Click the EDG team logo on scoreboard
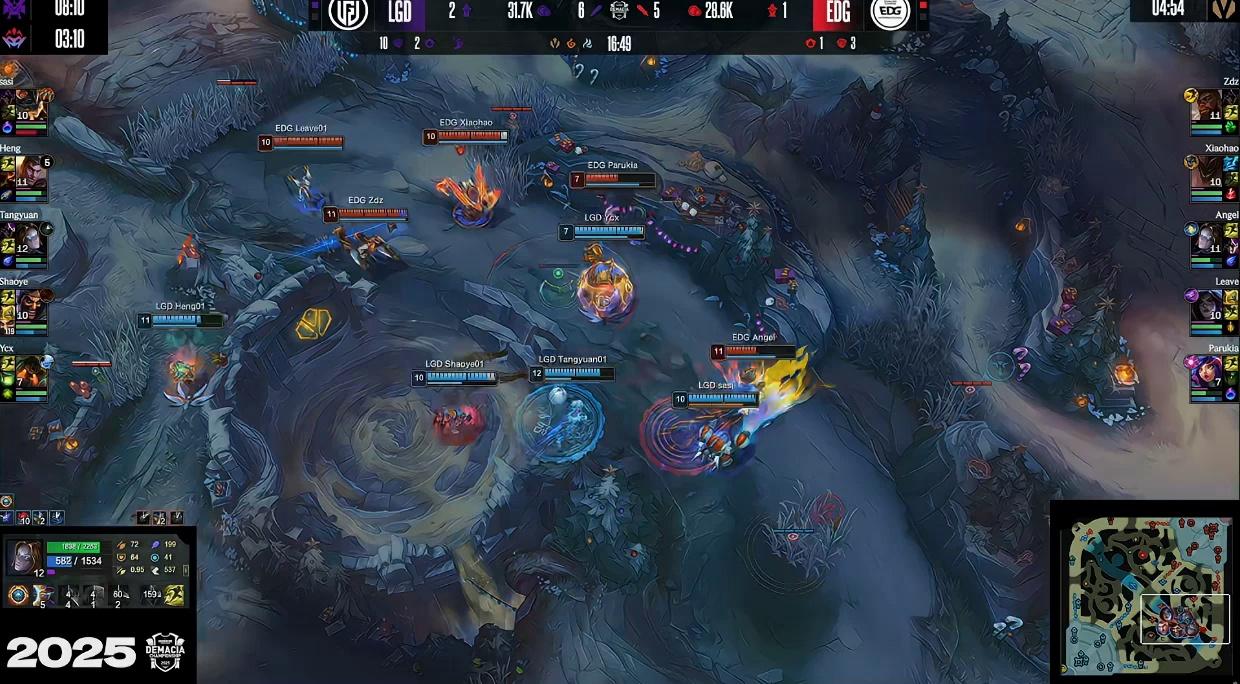Image resolution: width=1240 pixels, height=684 pixels. point(889,13)
